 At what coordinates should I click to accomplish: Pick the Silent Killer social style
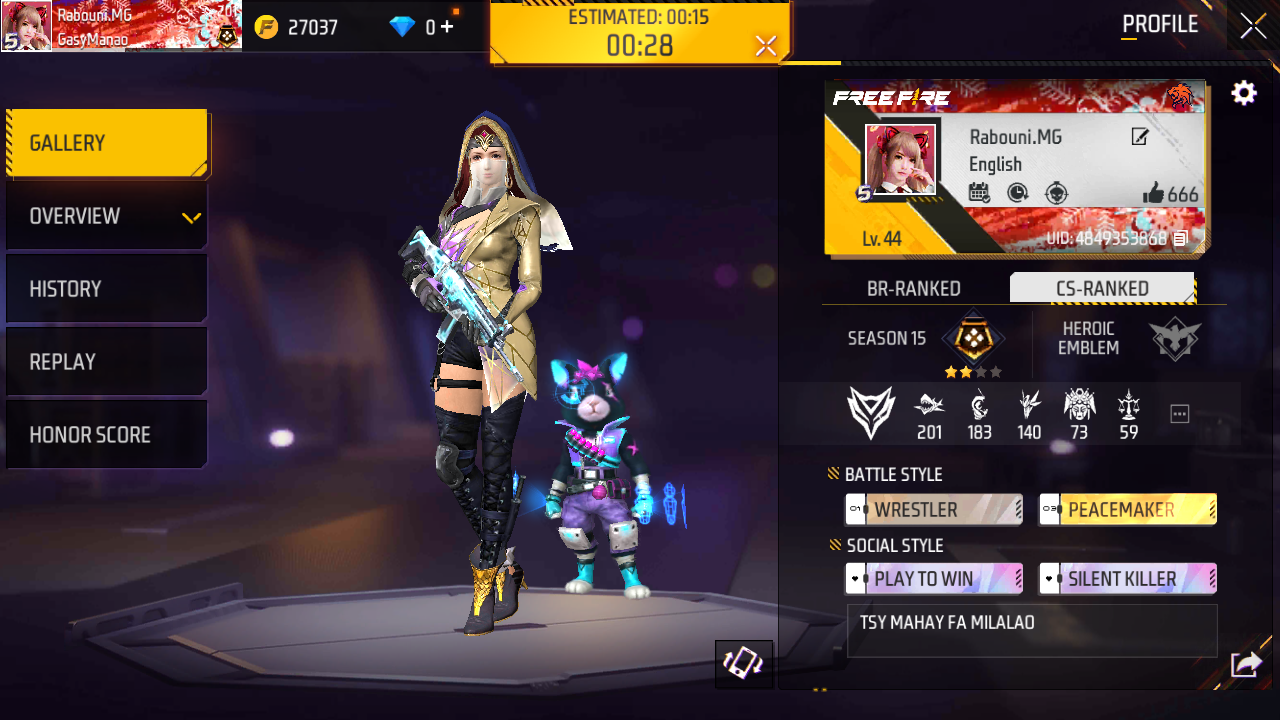(x=1128, y=579)
